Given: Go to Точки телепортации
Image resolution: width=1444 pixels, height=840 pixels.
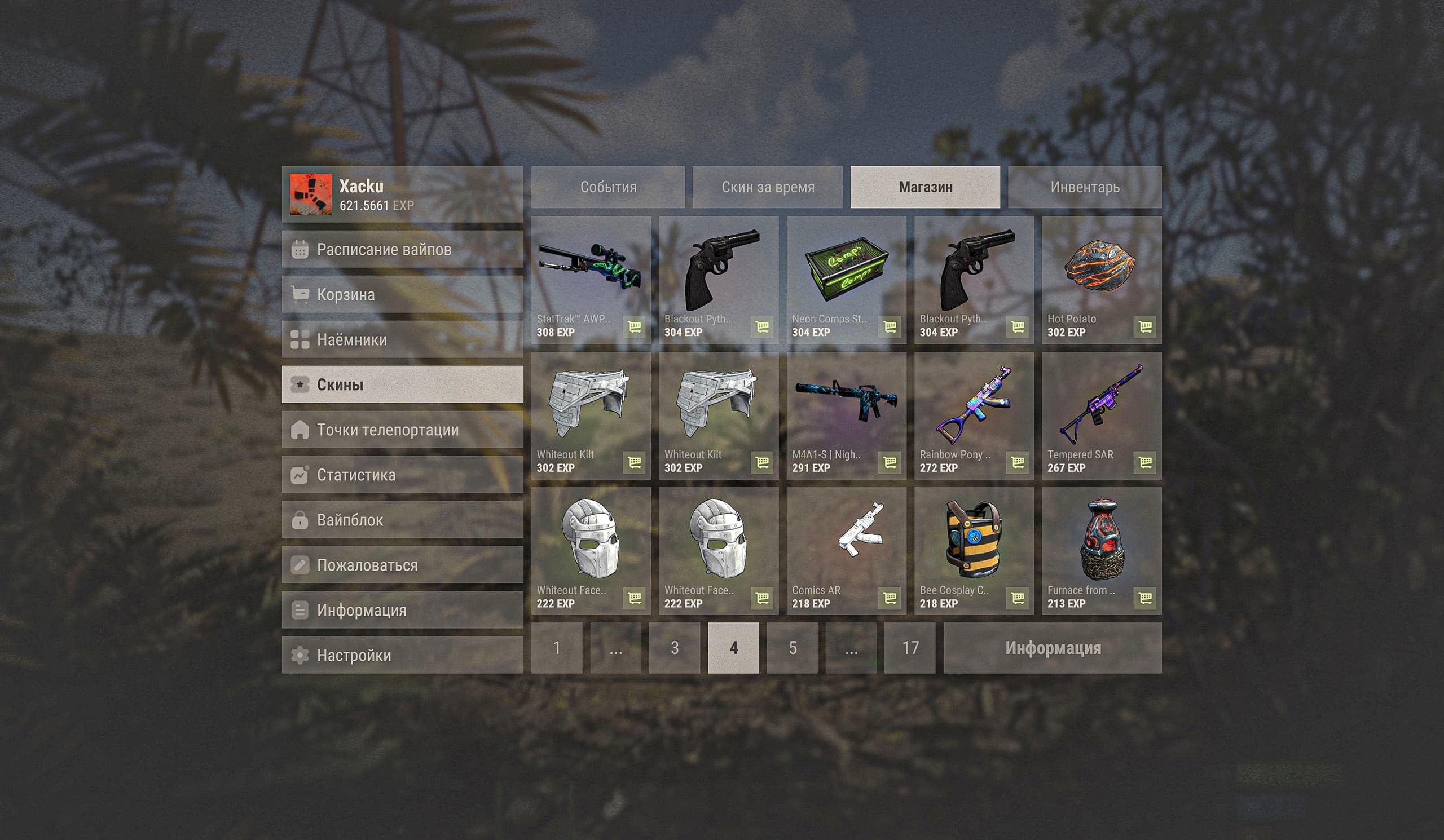Looking at the screenshot, I should click(x=402, y=430).
